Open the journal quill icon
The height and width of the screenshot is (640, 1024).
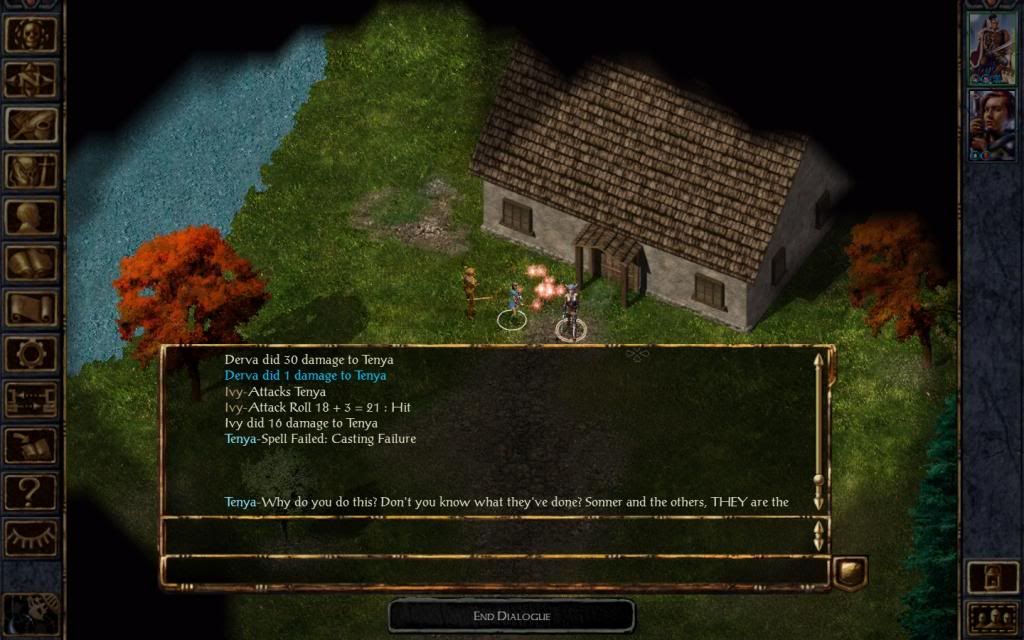tap(31, 125)
